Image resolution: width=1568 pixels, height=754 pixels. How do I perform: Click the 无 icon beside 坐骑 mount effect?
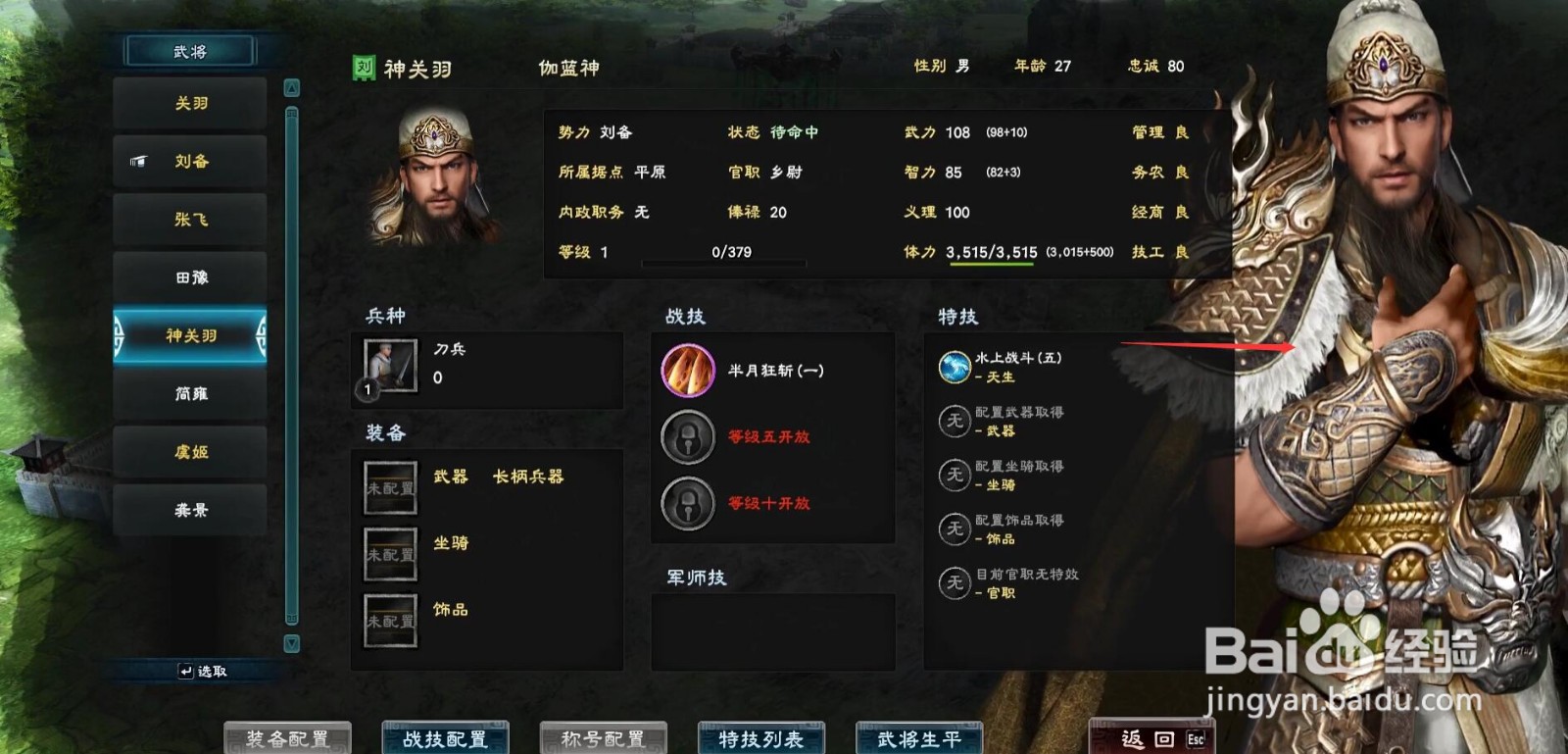[953, 475]
